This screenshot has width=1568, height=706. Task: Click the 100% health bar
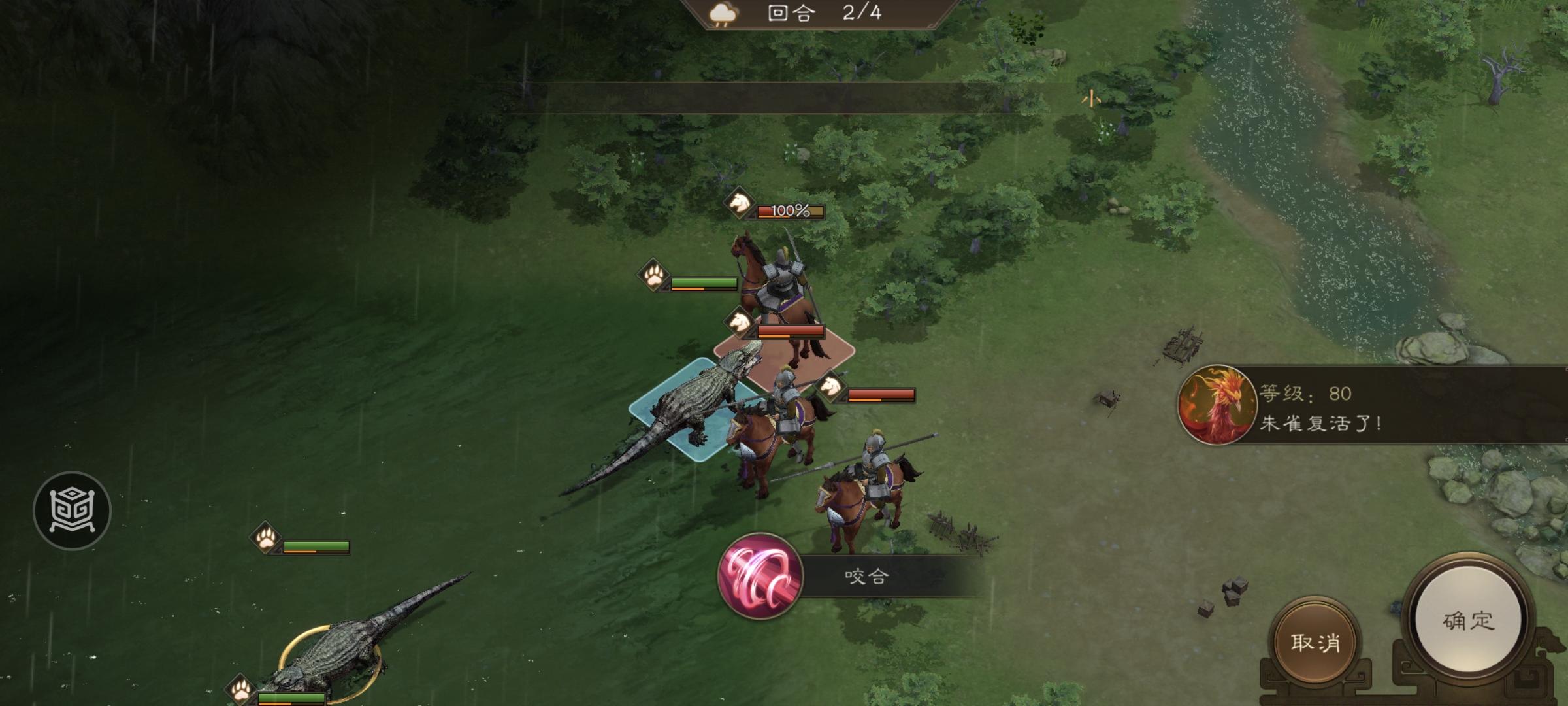pyautogui.click(x=787, y=211)
